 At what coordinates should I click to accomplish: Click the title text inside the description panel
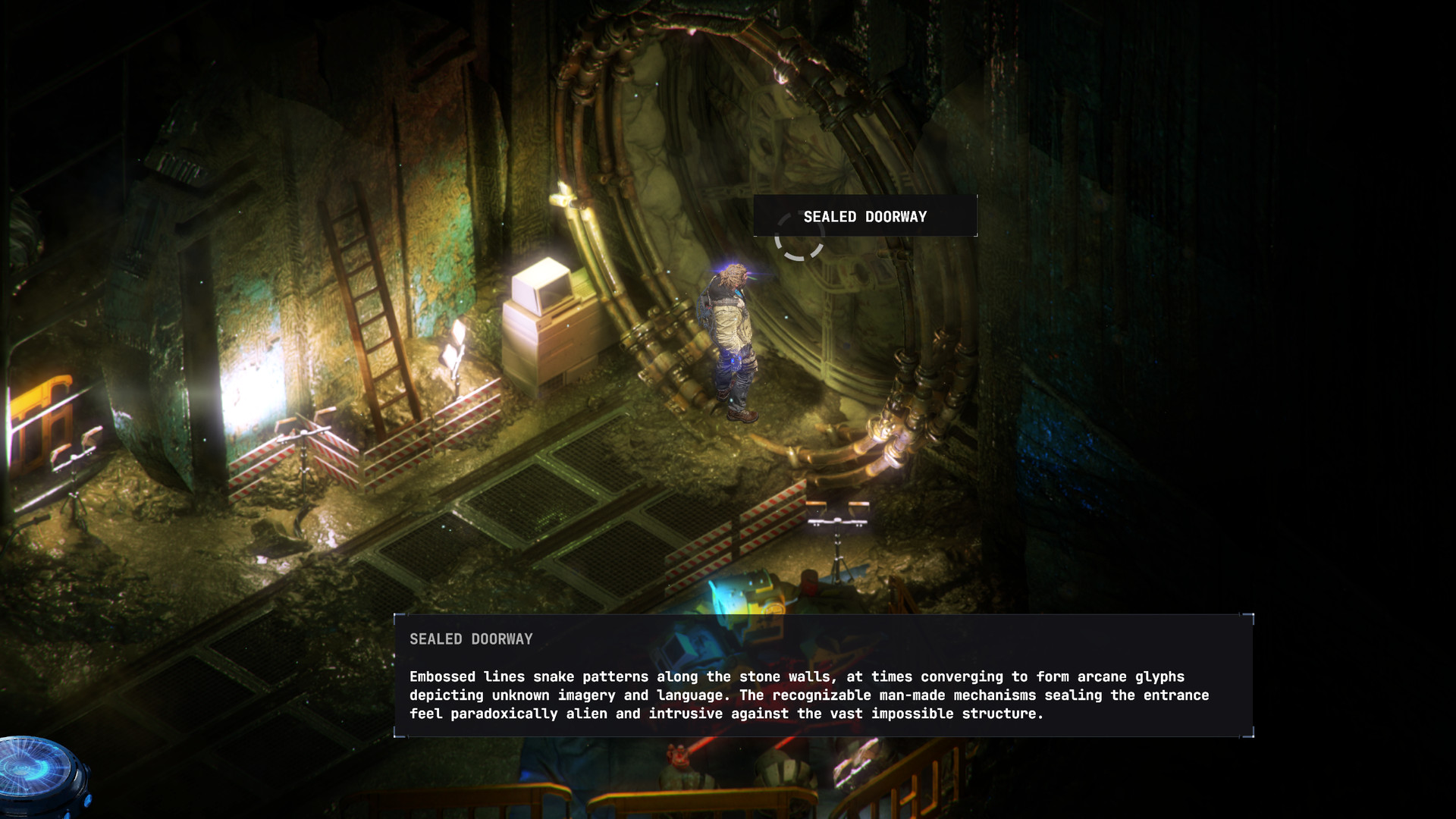tap(472, 639)
